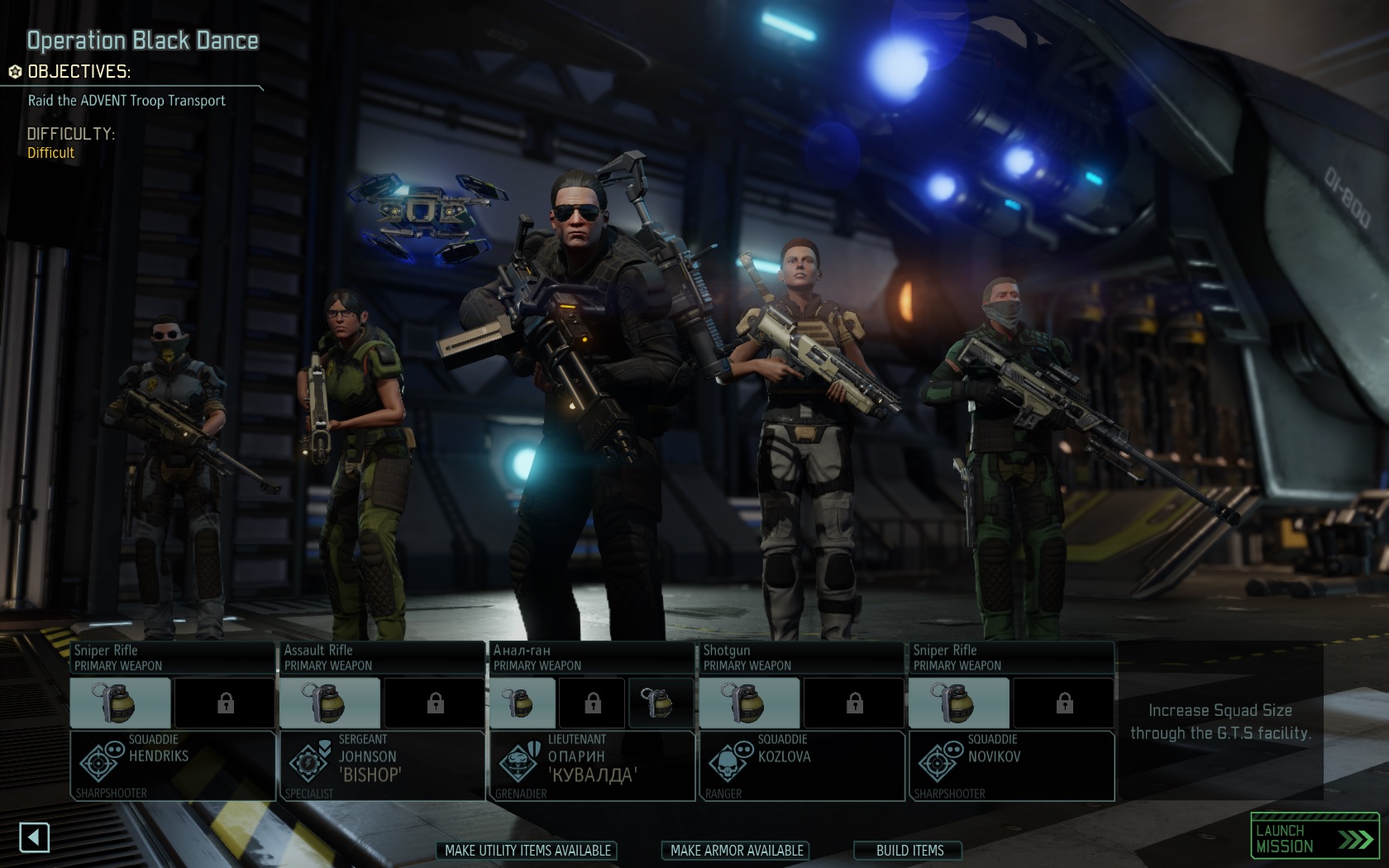Choose Sergeant Johnson 'Bishop' card
Screen dimensions: 1389x868
(x=382, y=765)
